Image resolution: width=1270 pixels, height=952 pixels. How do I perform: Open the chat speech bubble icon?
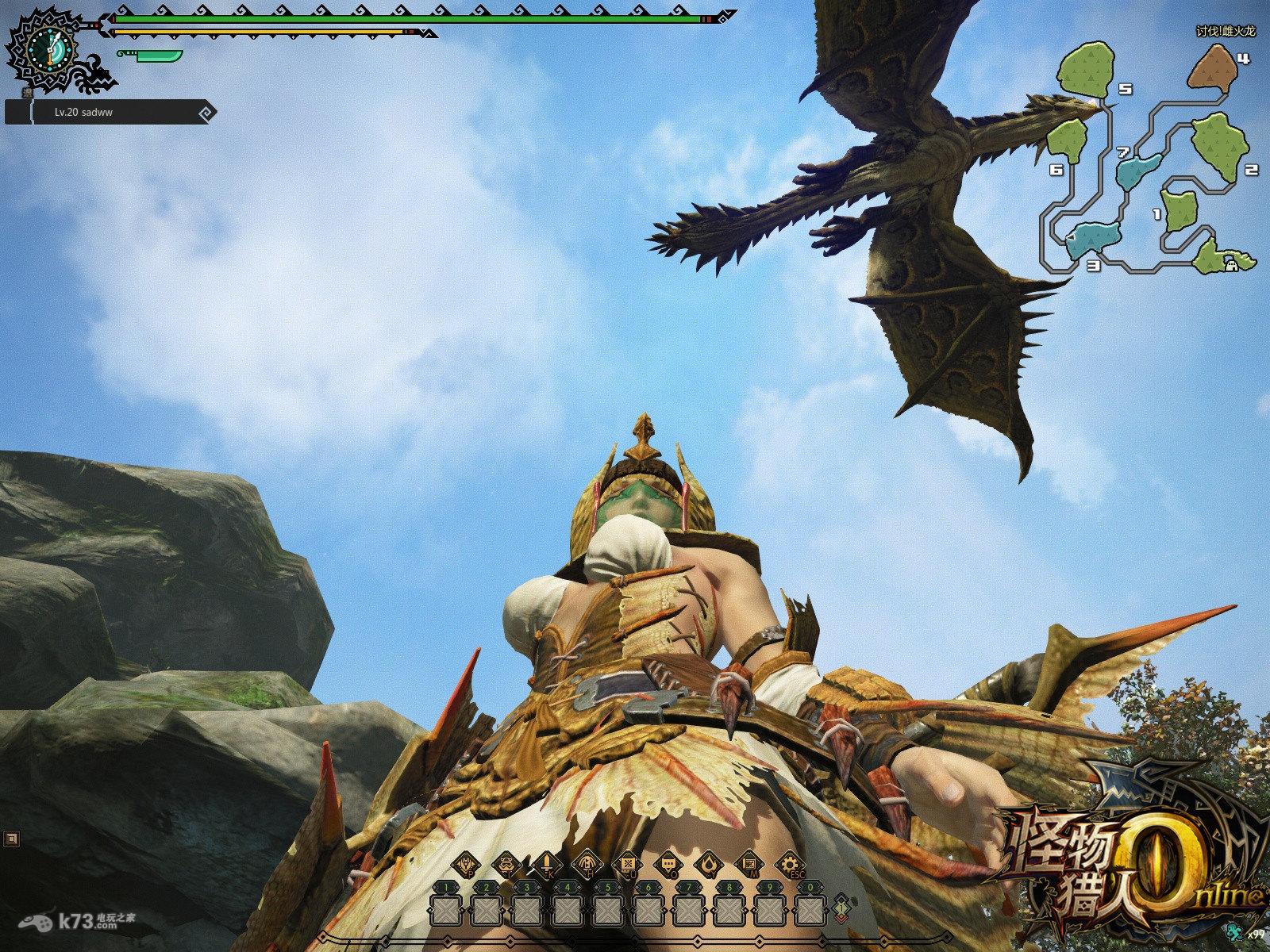click(x=668, y=863)
